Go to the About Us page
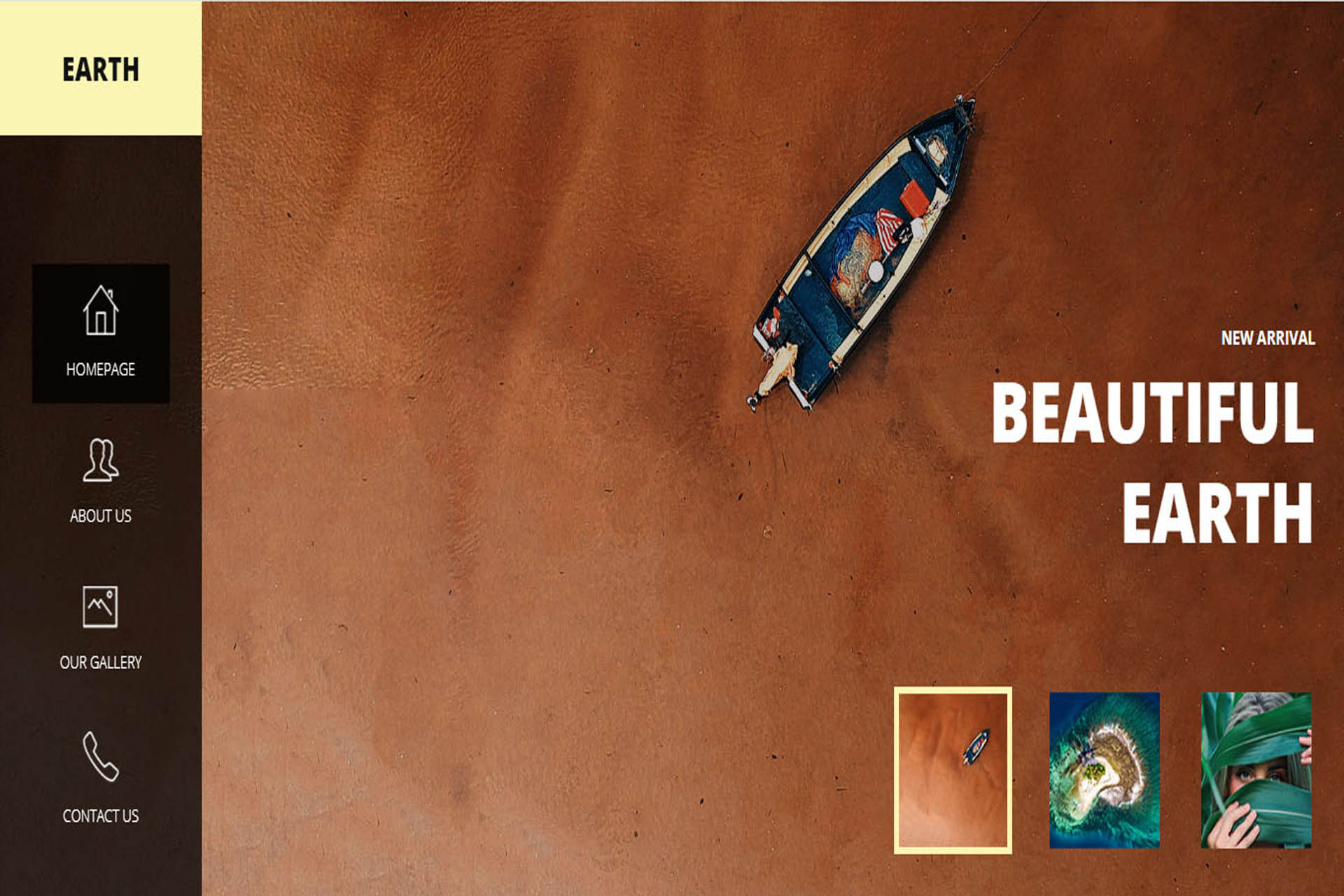Screen dimensions: 1344x896 tap(101, 481)
